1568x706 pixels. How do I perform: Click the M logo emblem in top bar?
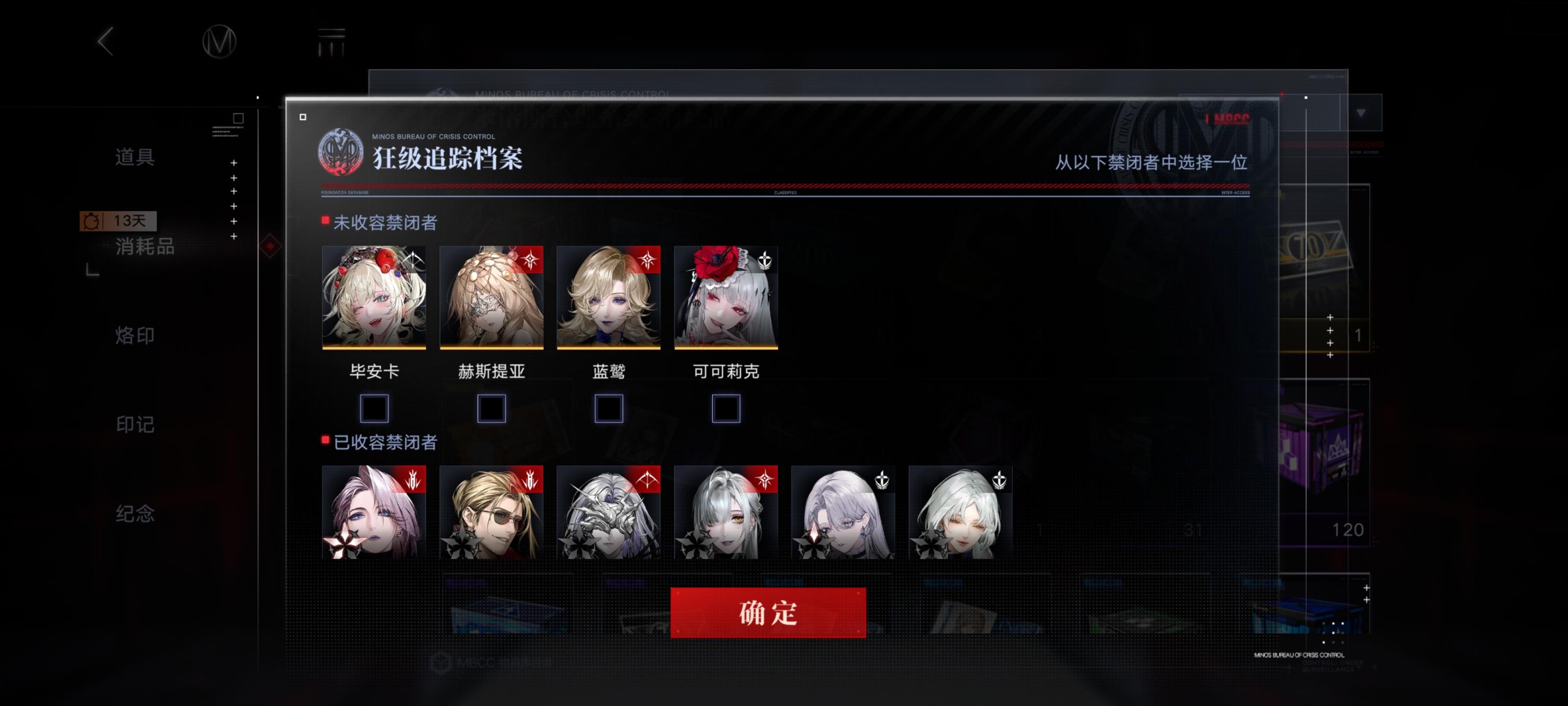220,43
